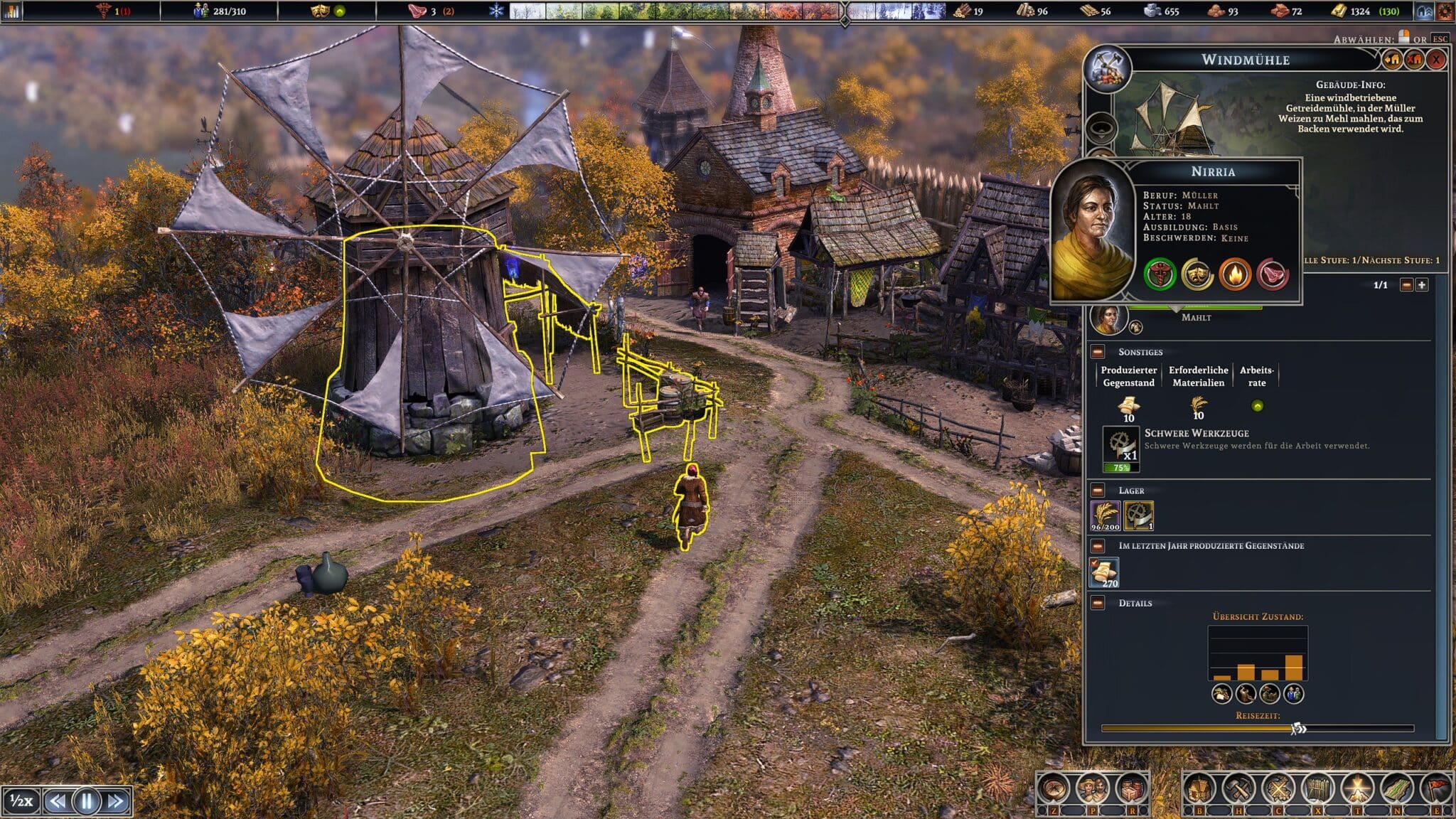Remove a worker with the minus button
This screenshot has width=1456, height=819.
click(x=1406, y=285)
